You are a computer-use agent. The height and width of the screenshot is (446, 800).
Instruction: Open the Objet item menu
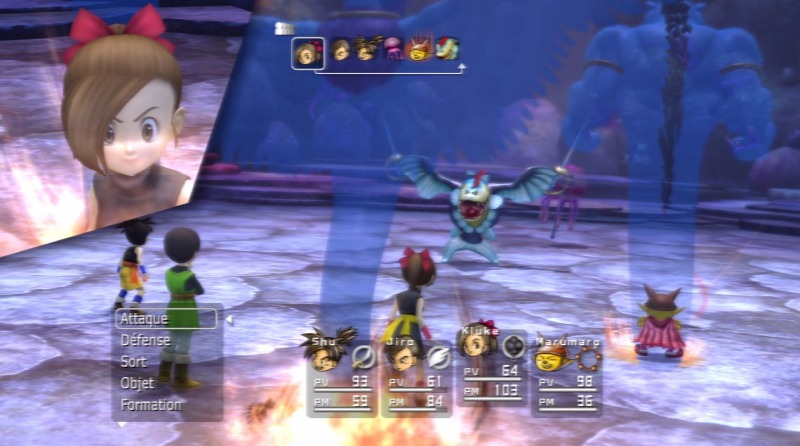click(x=137, y=384)
